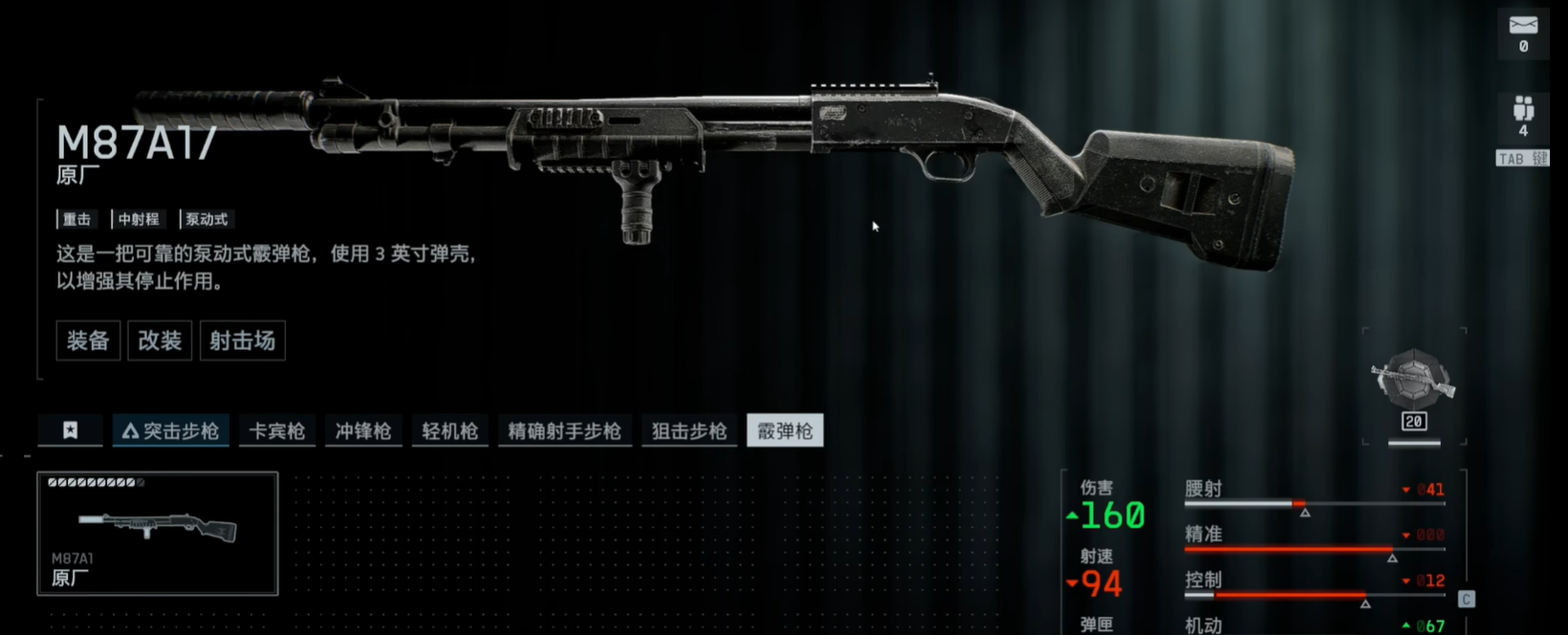The height and width of the screenshot is (635, 1568).
Task: Select the 卡宾枪 weapon tab
Action: coord(277,431)
